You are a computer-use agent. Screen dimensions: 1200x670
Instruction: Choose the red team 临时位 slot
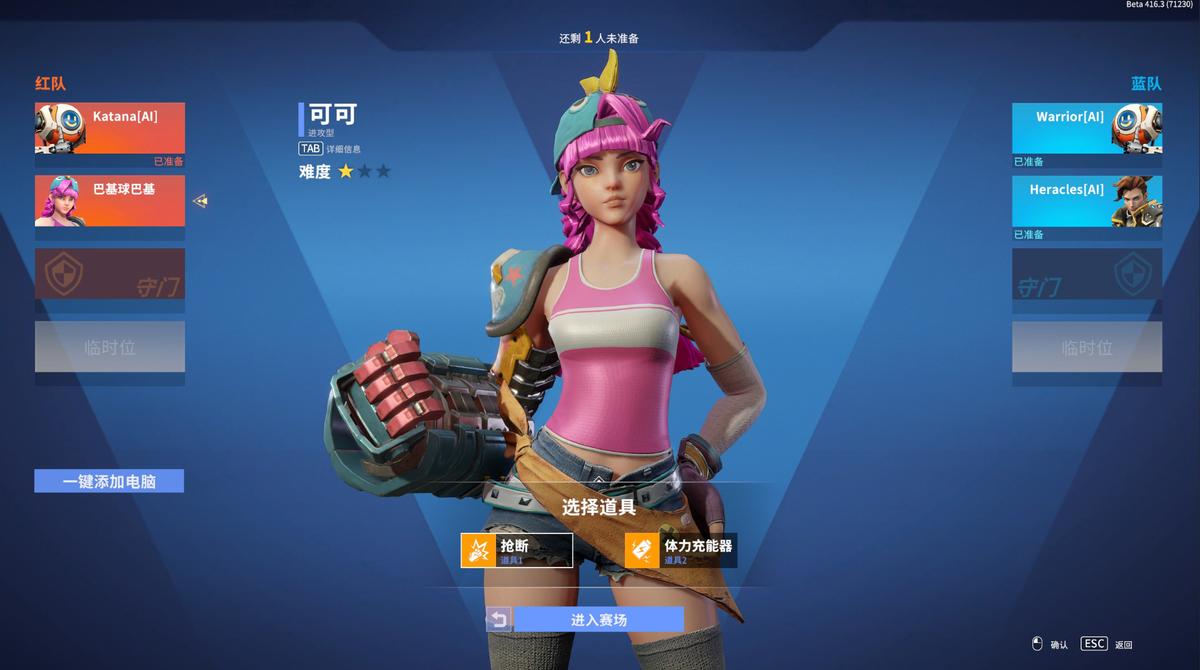(x=110, y=347)
